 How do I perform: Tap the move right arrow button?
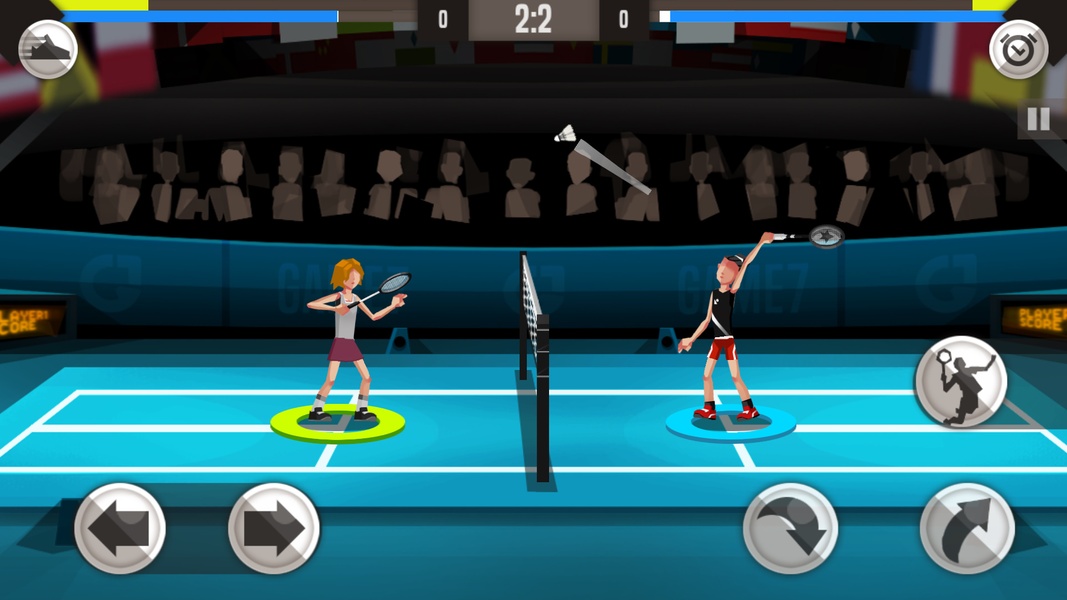tap(274, 528)
